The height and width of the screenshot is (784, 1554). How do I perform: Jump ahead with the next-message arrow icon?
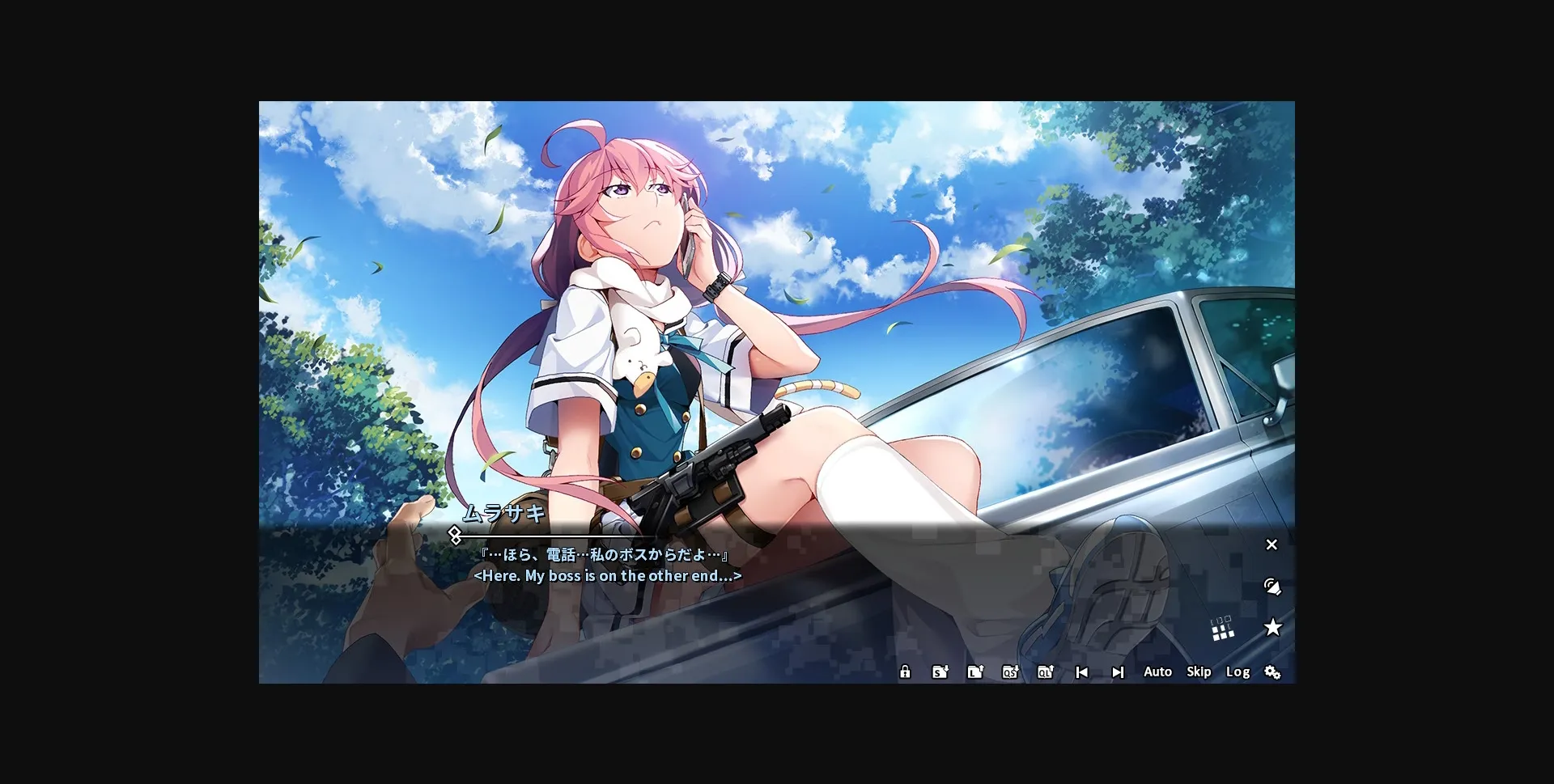tap(1118, 672)
